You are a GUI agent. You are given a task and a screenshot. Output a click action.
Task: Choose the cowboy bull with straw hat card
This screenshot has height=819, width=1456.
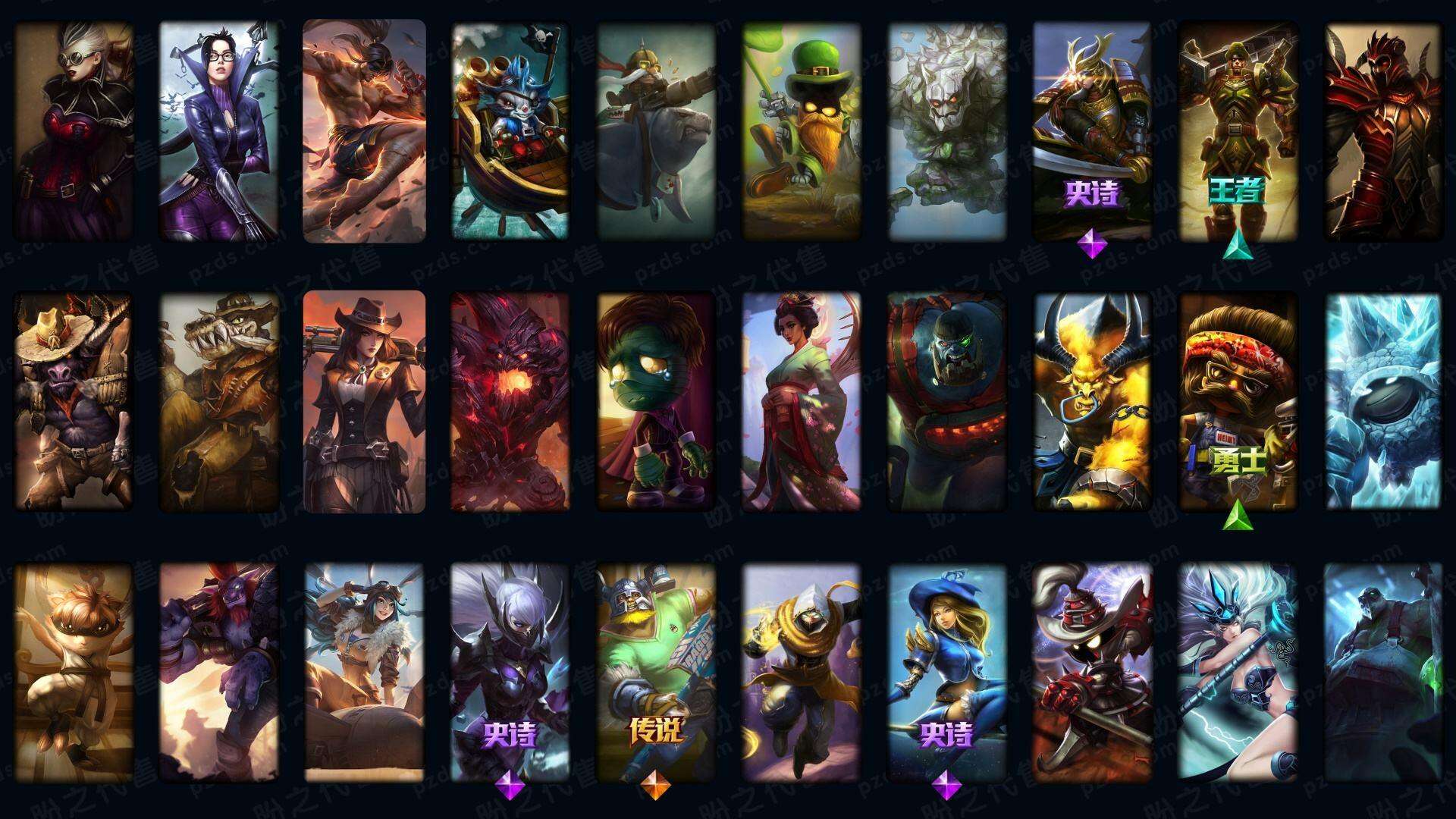click(74, 400)
